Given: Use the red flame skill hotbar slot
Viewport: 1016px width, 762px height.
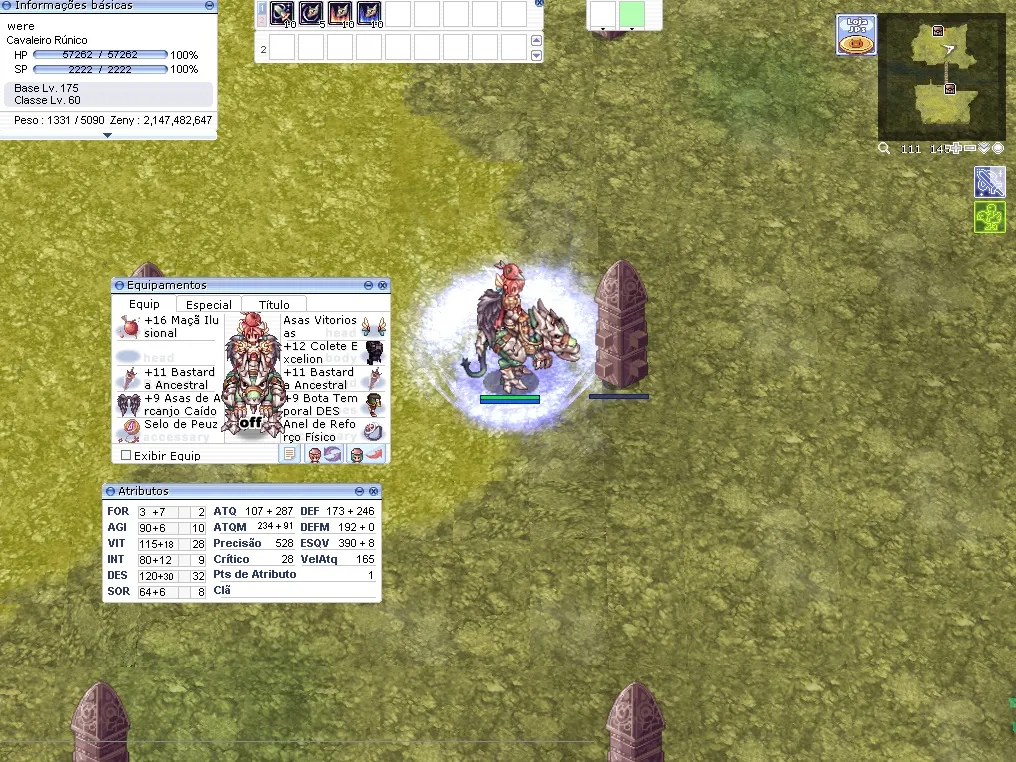Looking at the screenshot, I should (x=339, y=13).
